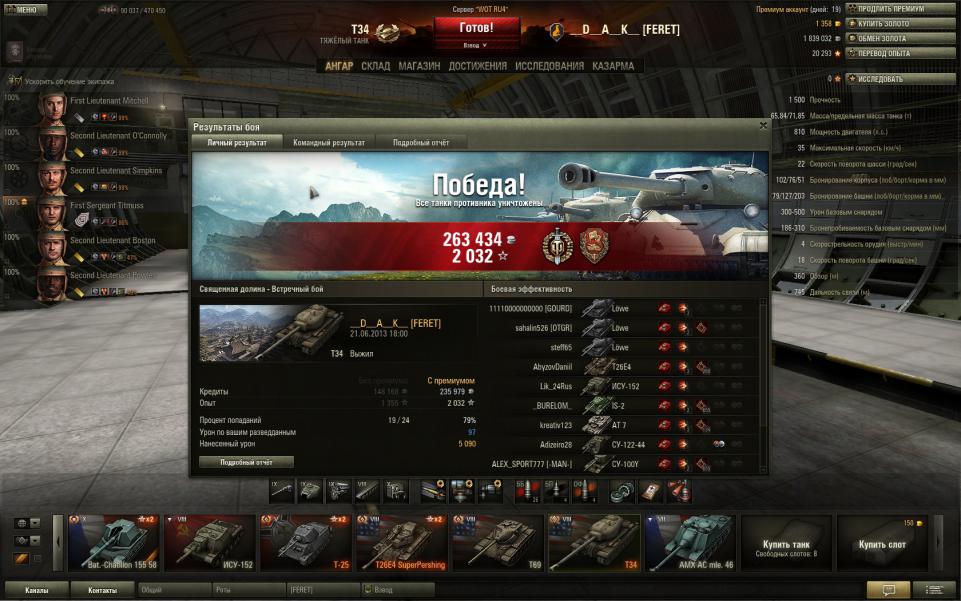
Task: Go to the Достижения section
Action: 477,66
